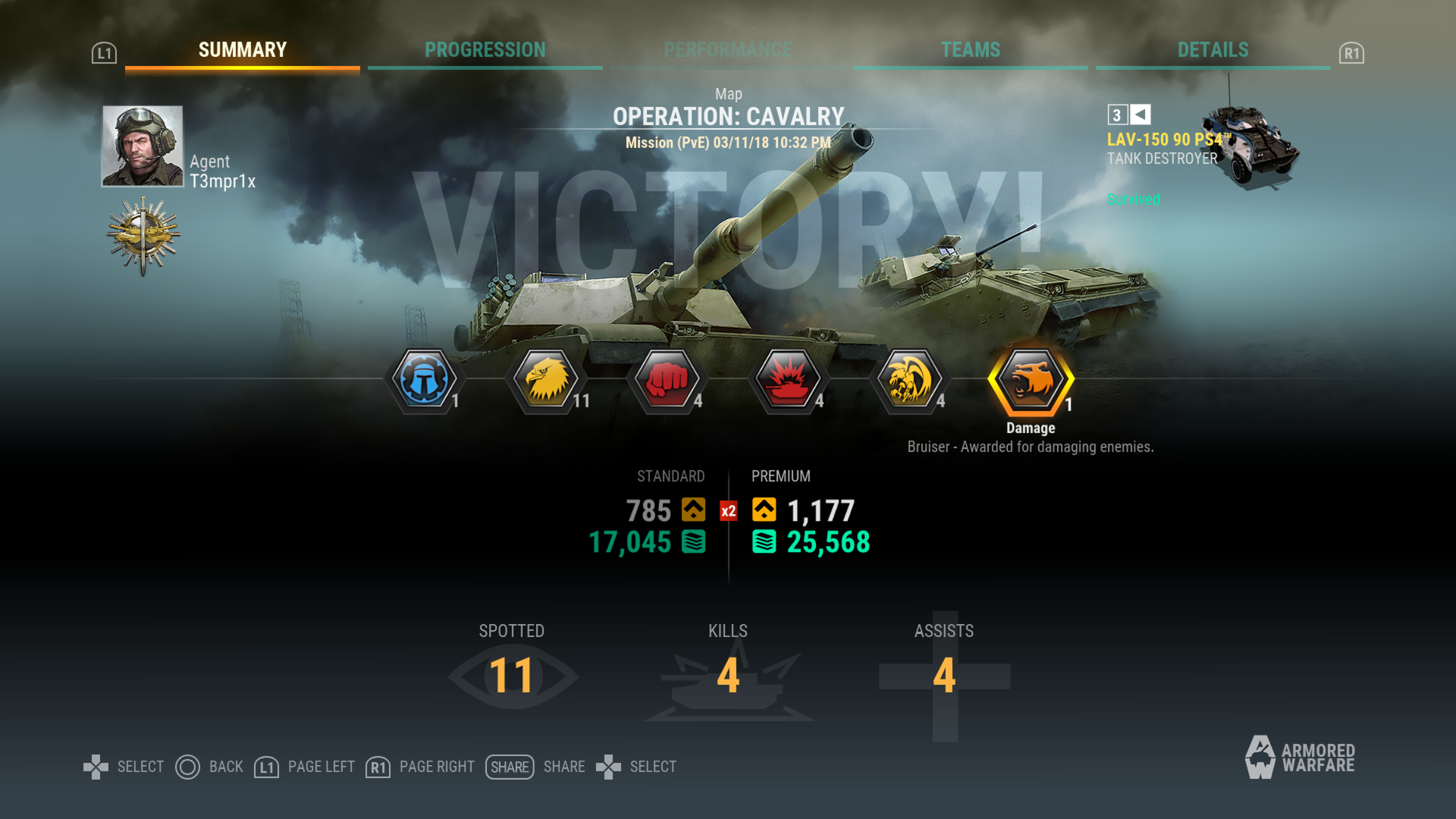Toggle the R1 page right control

coord(377,767)
